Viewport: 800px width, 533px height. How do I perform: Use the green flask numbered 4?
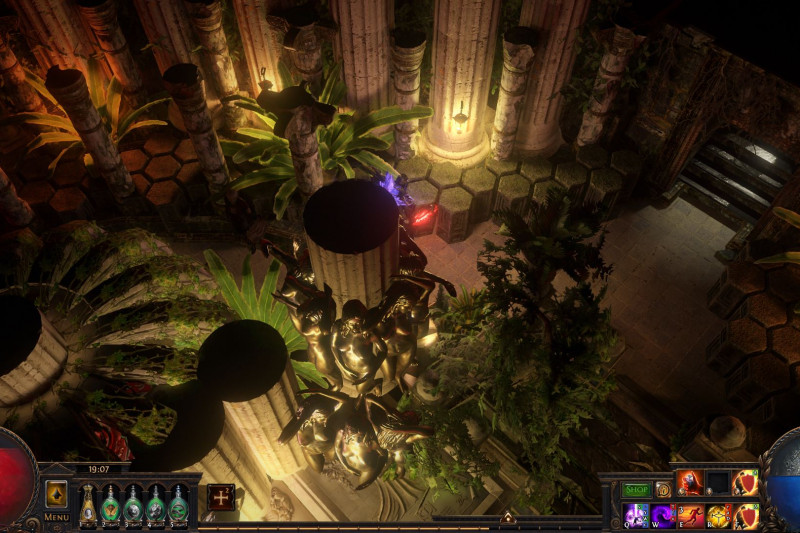click(x=156, y=503)
